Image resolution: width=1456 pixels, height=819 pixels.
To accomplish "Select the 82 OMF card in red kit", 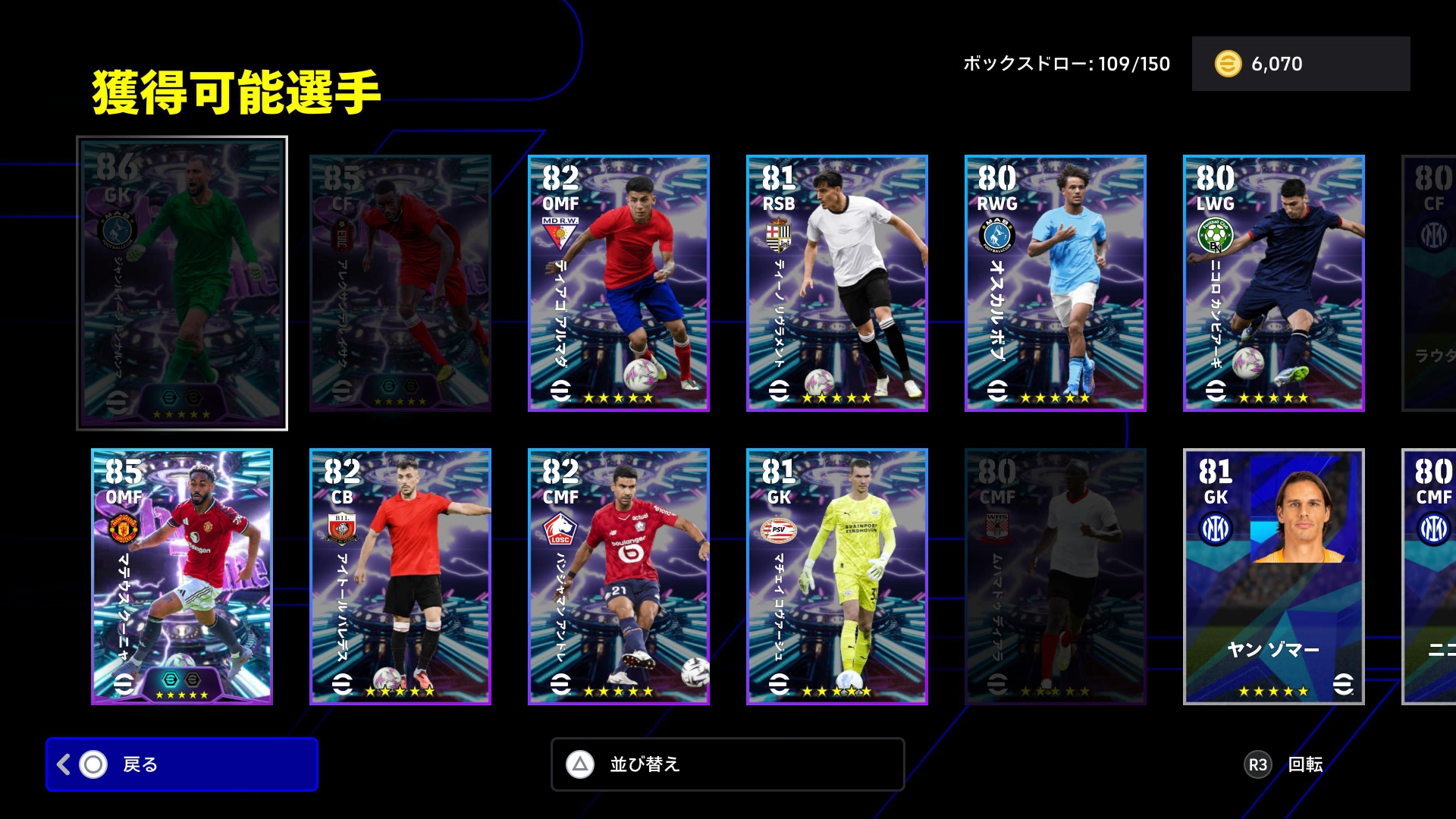I will click(618, 283).
